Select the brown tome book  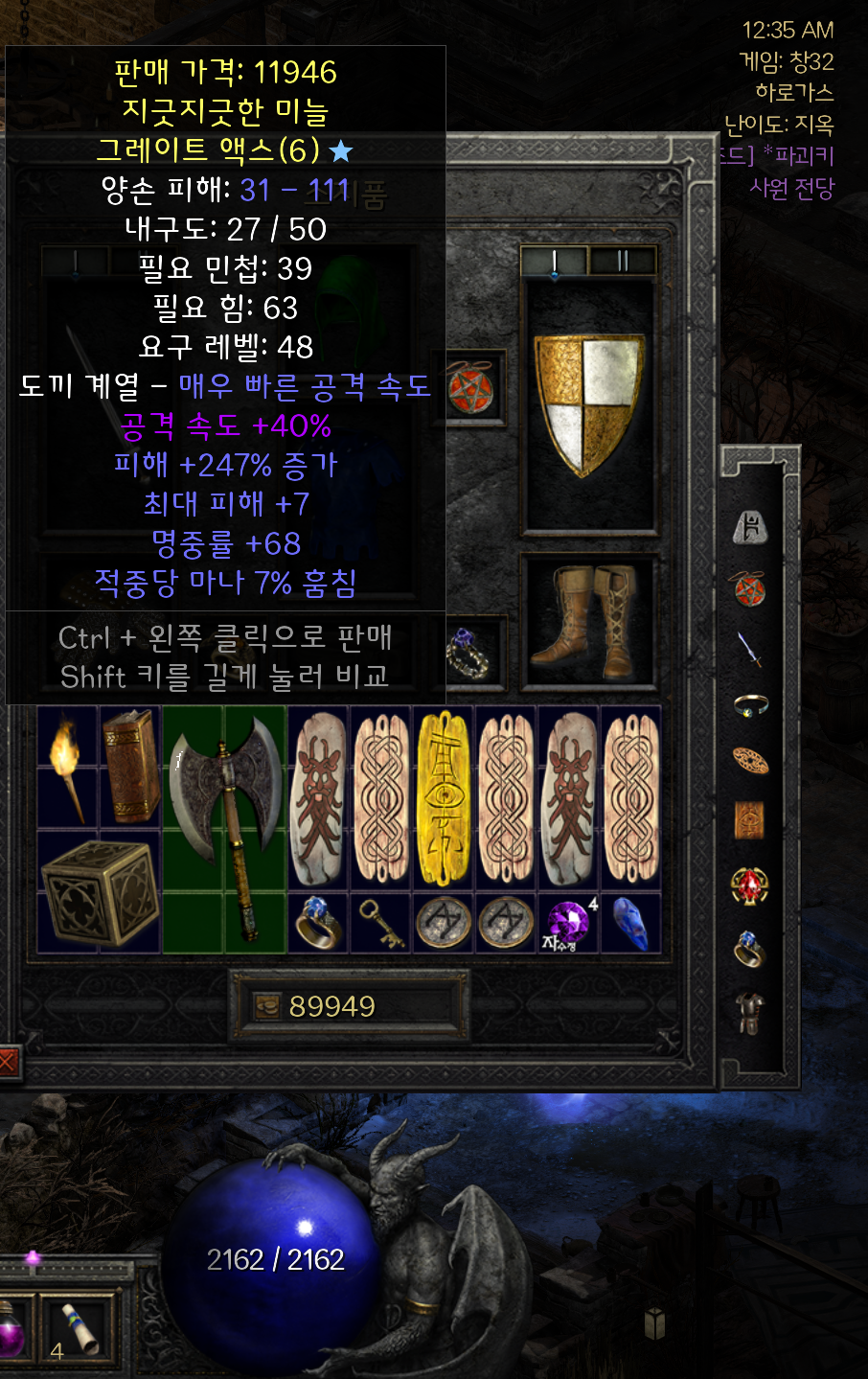tap(129, 767)
